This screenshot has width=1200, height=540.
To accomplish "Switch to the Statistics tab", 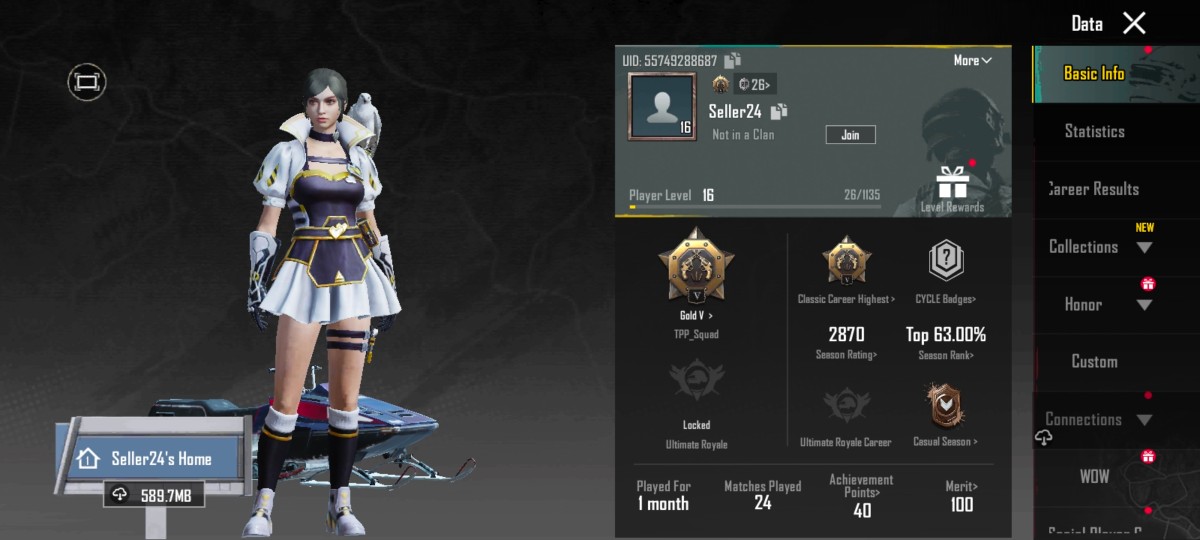I will [1094, 131].
